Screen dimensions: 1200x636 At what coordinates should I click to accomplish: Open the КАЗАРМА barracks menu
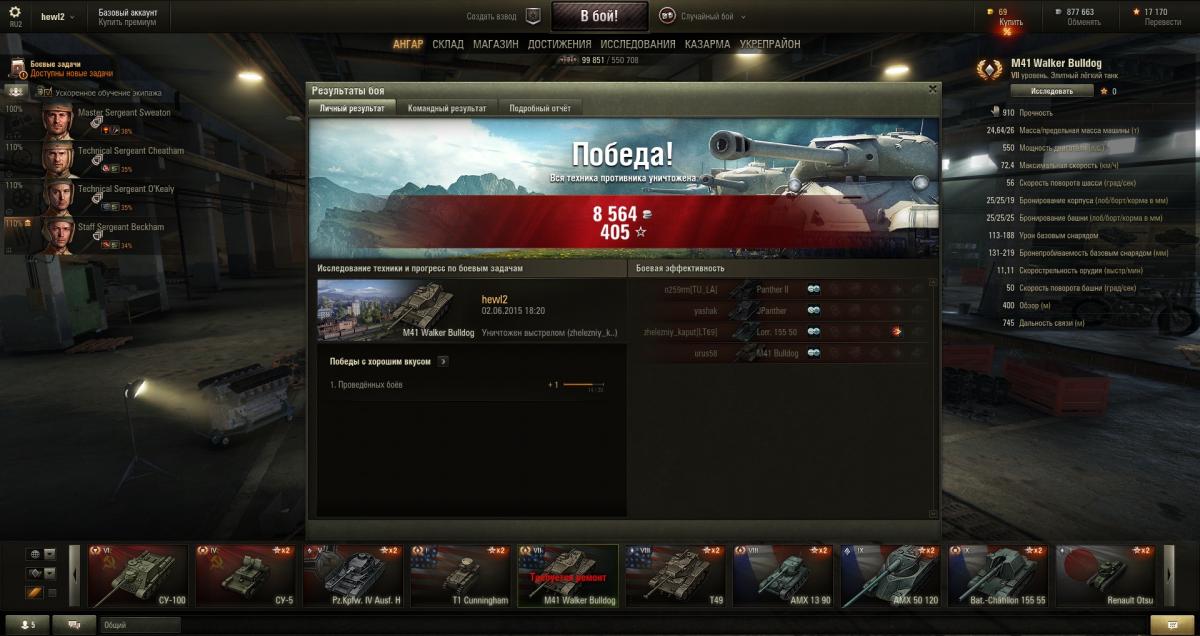[x=707, y=45]
